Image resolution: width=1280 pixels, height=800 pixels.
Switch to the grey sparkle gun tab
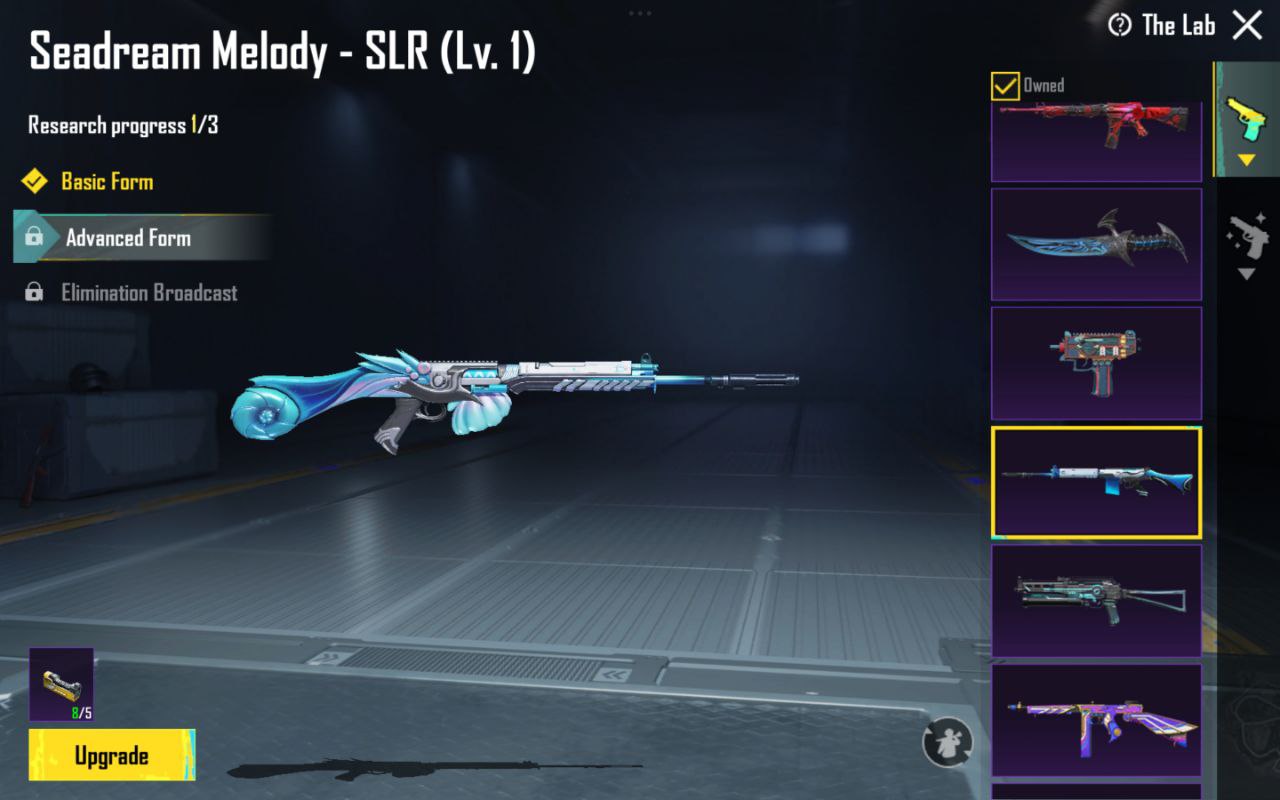pos(1246,240)
